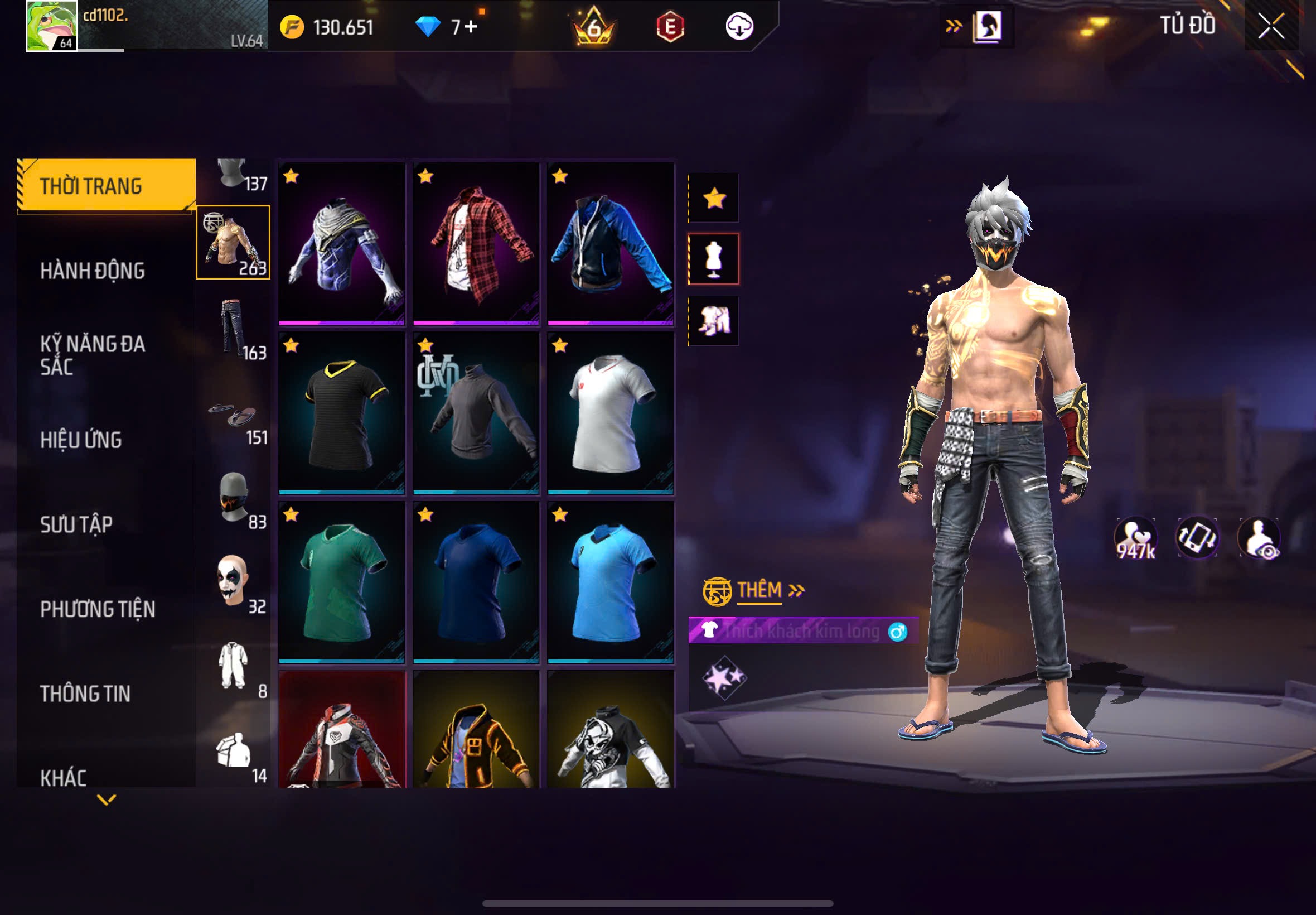Click the THÊM link
The height and width of the screenshot is (915, 1316).
[x=759, y=590]
